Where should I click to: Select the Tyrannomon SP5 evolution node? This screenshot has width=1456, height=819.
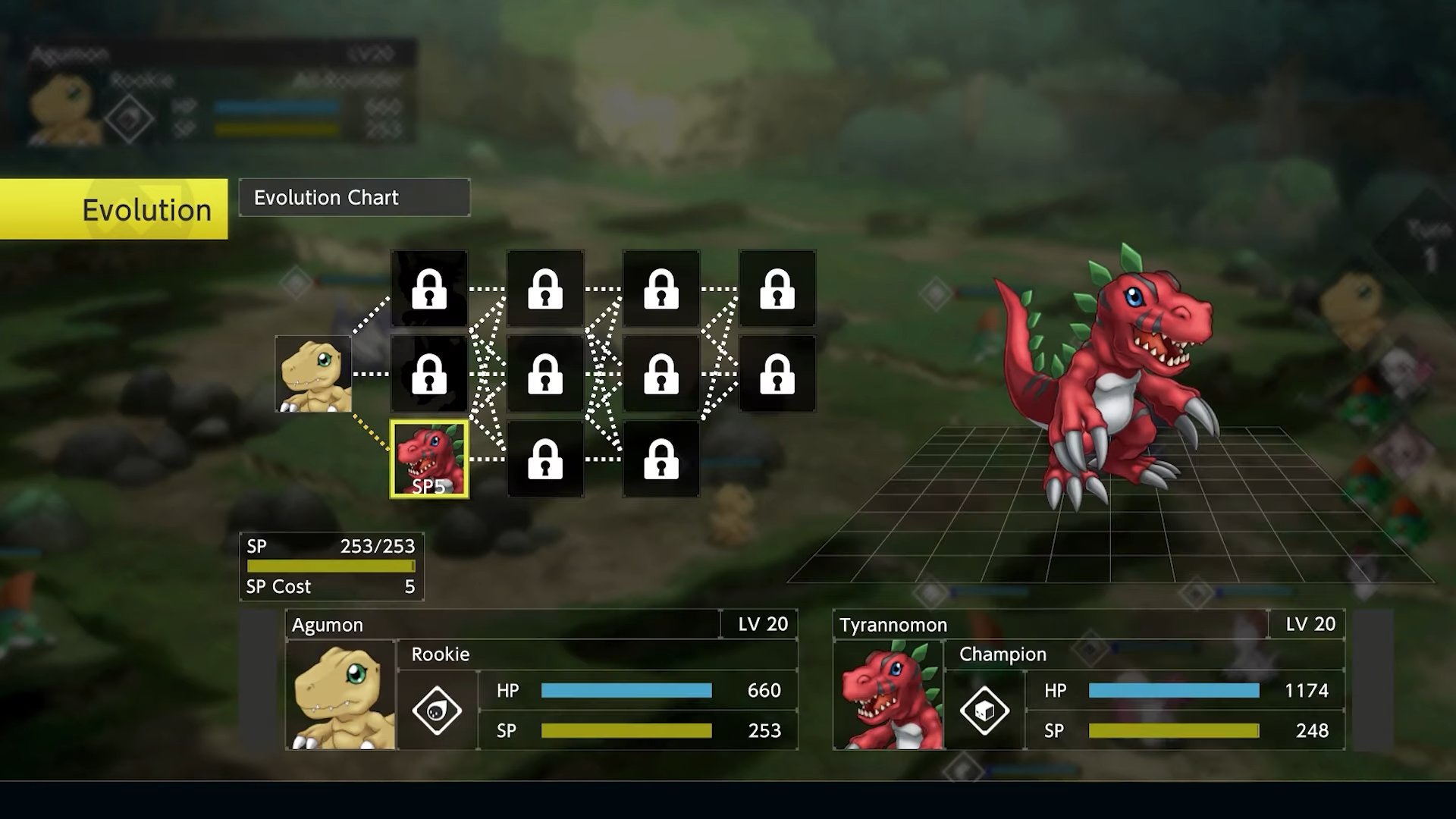(x=431, y=457)
